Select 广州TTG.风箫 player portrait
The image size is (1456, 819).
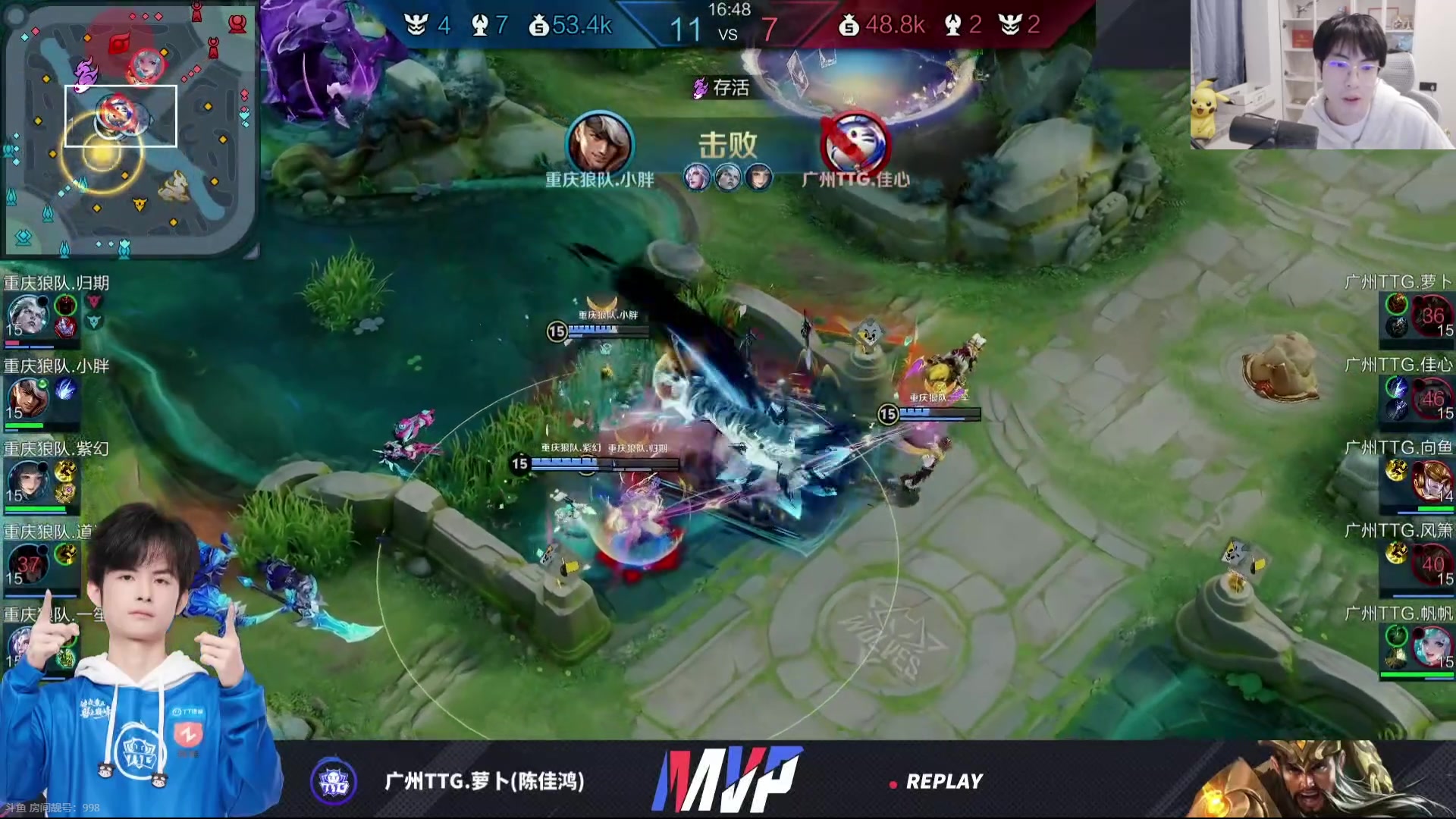point(1432,563)
